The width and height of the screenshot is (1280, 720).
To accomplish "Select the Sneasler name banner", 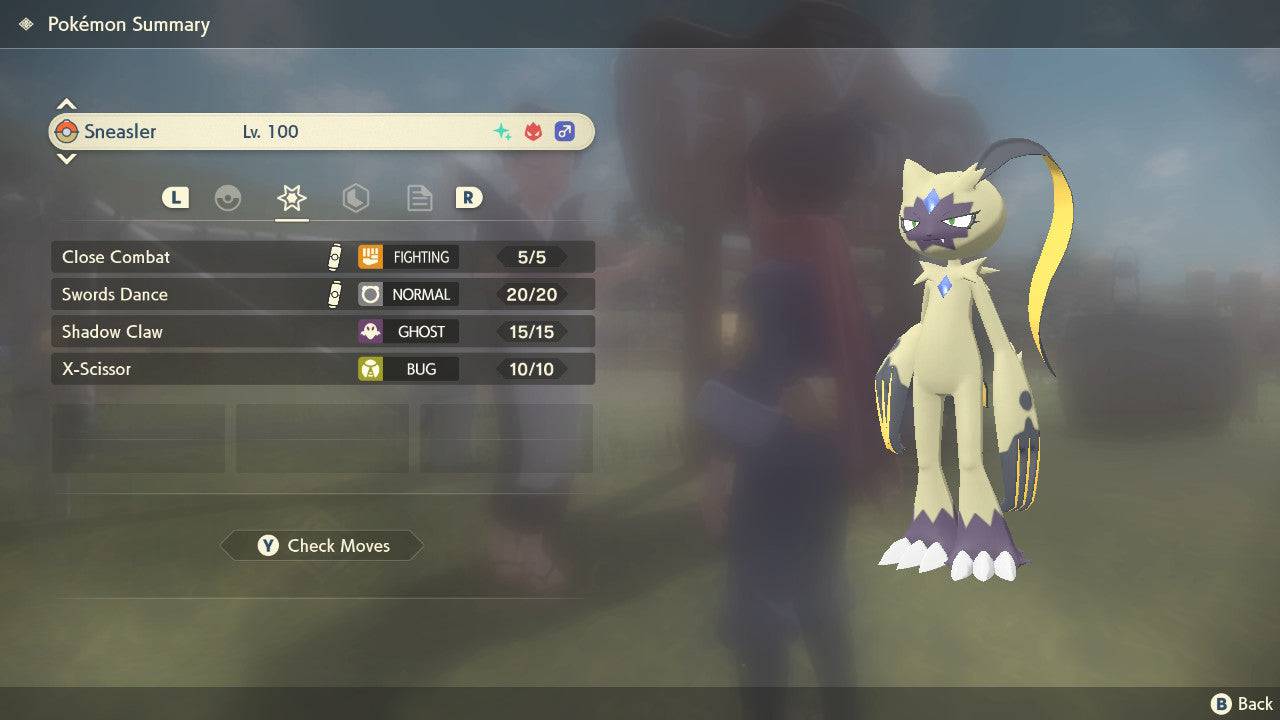I will [x=322, y=131].
